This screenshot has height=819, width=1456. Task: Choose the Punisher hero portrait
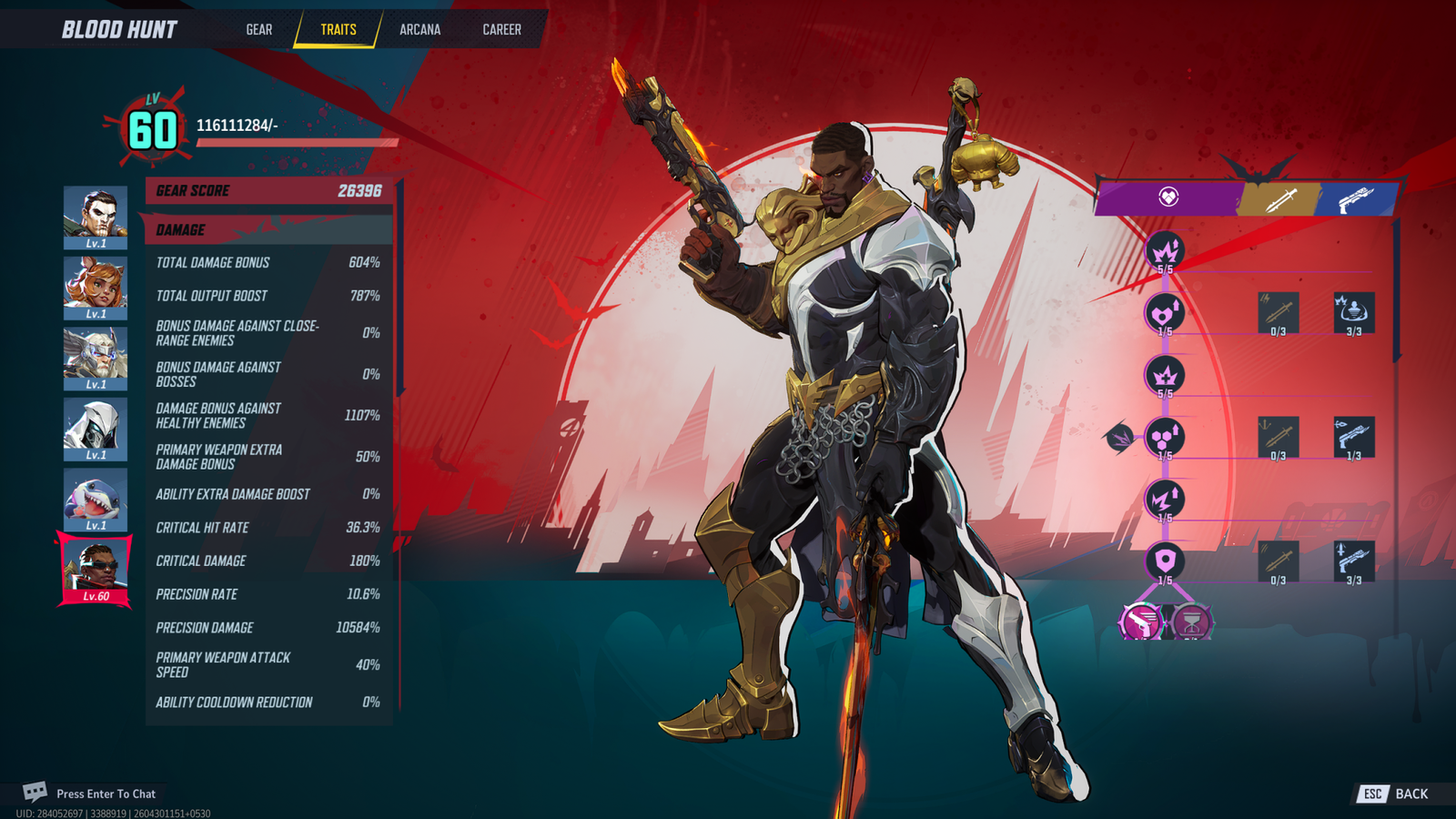96,217
